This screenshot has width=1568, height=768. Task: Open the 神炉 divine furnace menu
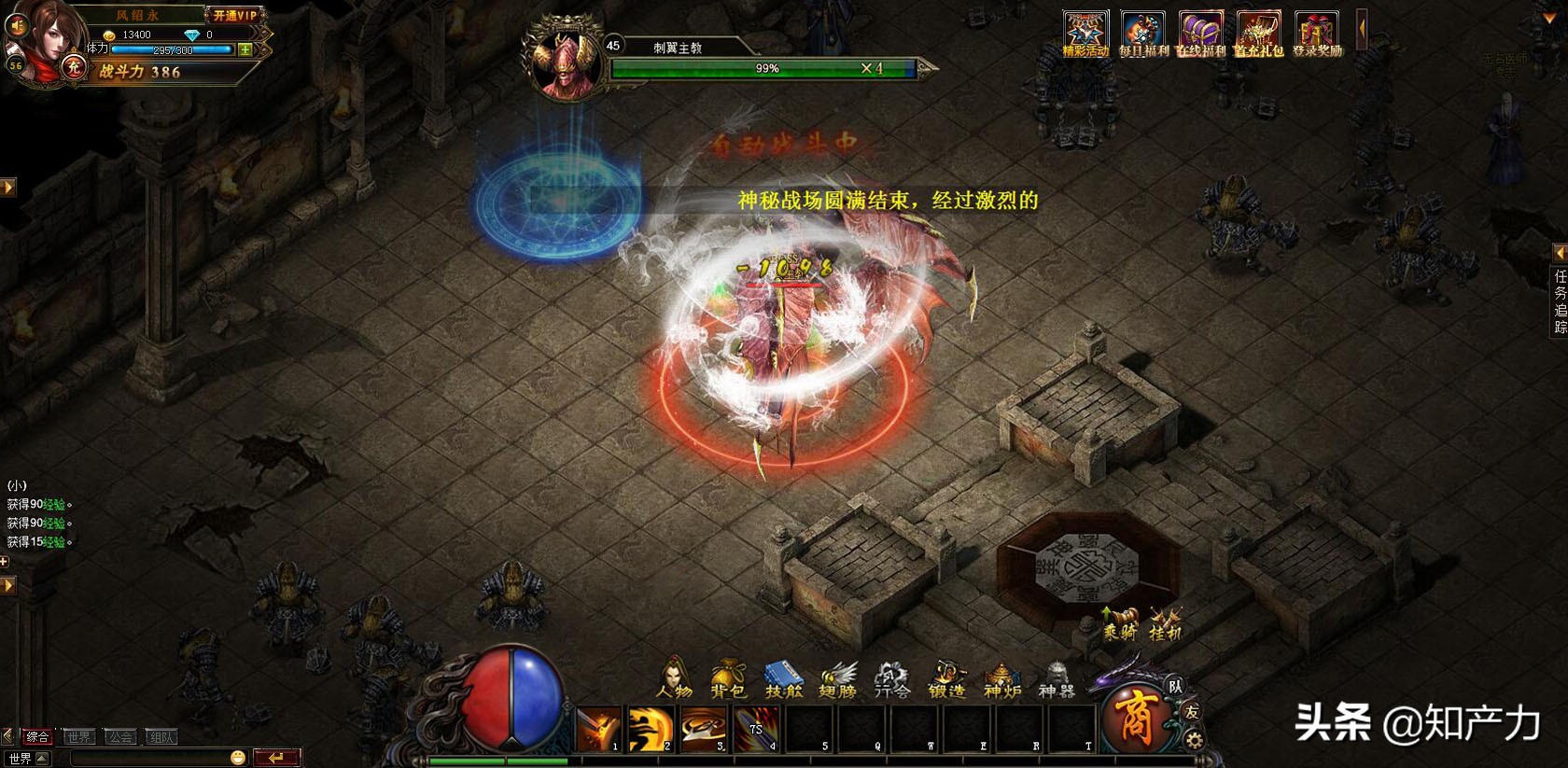1001,678
